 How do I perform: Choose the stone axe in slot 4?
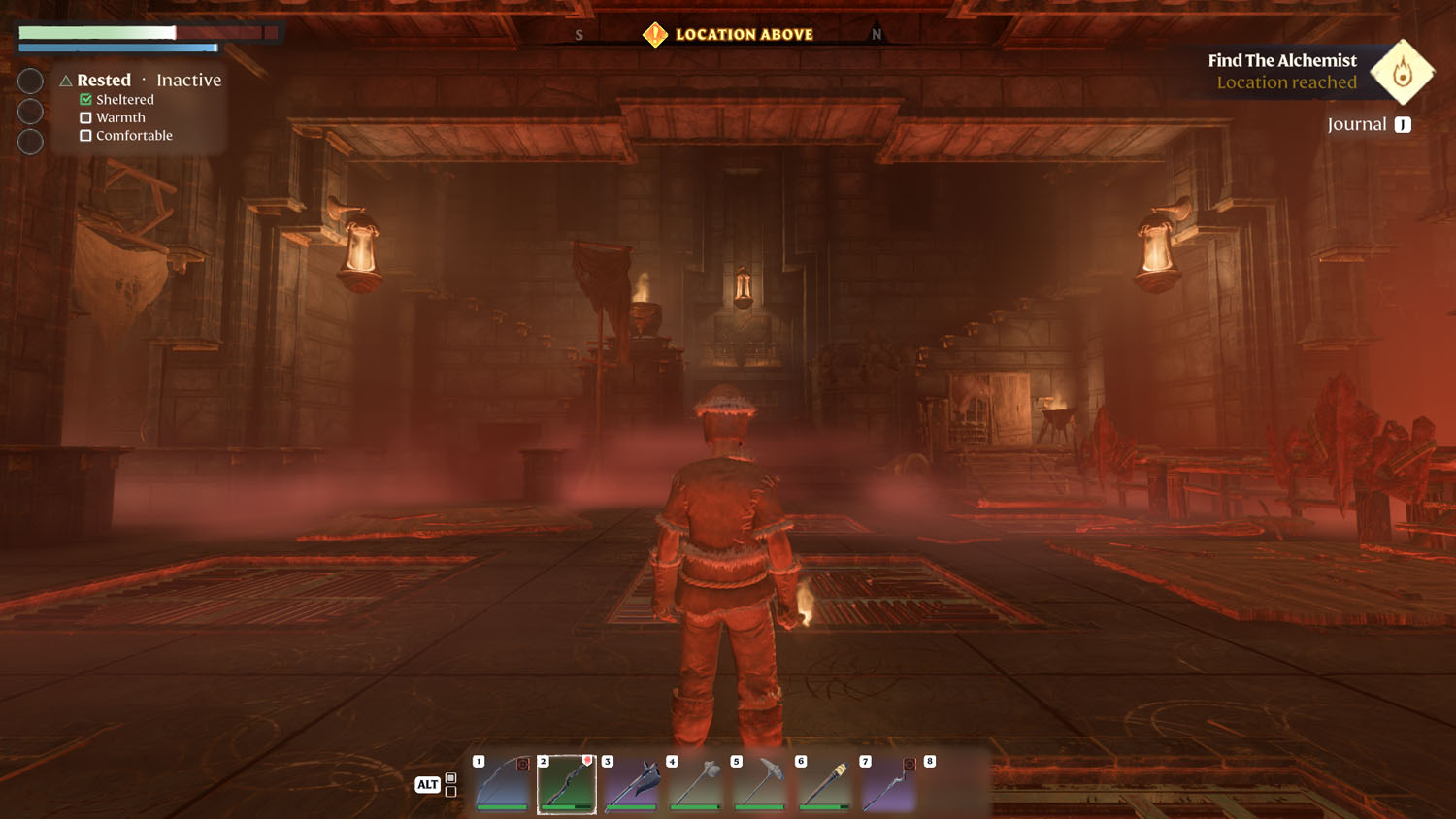696,784
